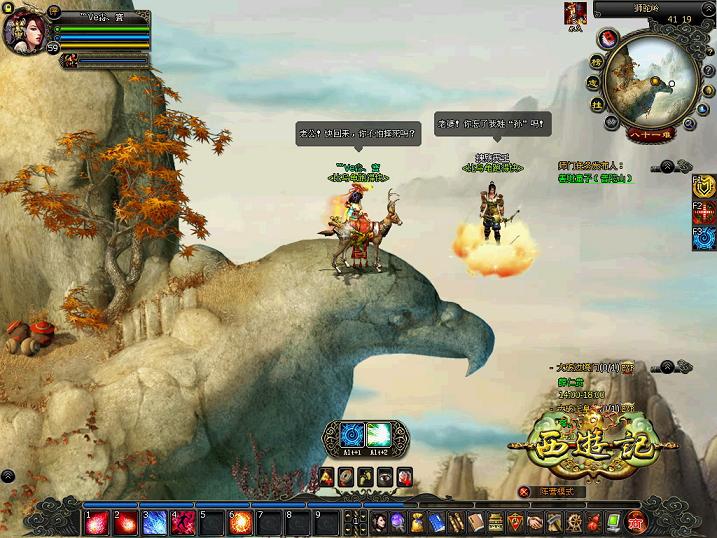Cast the red skill in hotbar slot 2

tap(126, 521)
